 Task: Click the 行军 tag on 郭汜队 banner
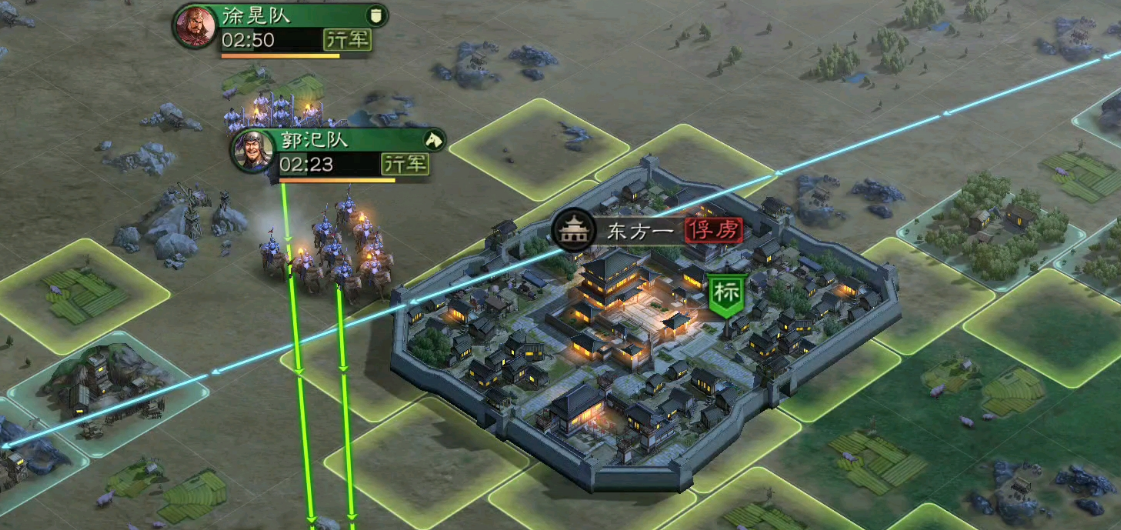point(404,163)
